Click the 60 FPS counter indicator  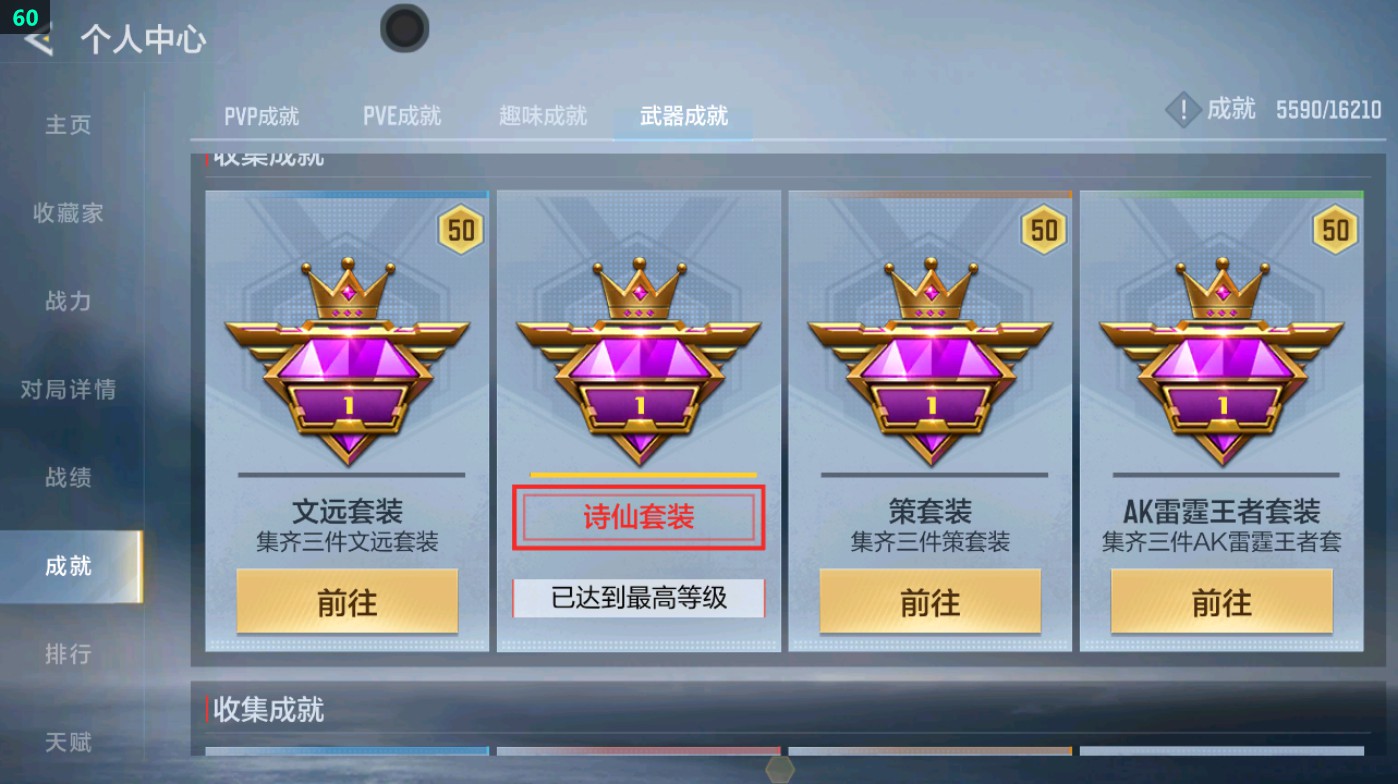(24, 16)
